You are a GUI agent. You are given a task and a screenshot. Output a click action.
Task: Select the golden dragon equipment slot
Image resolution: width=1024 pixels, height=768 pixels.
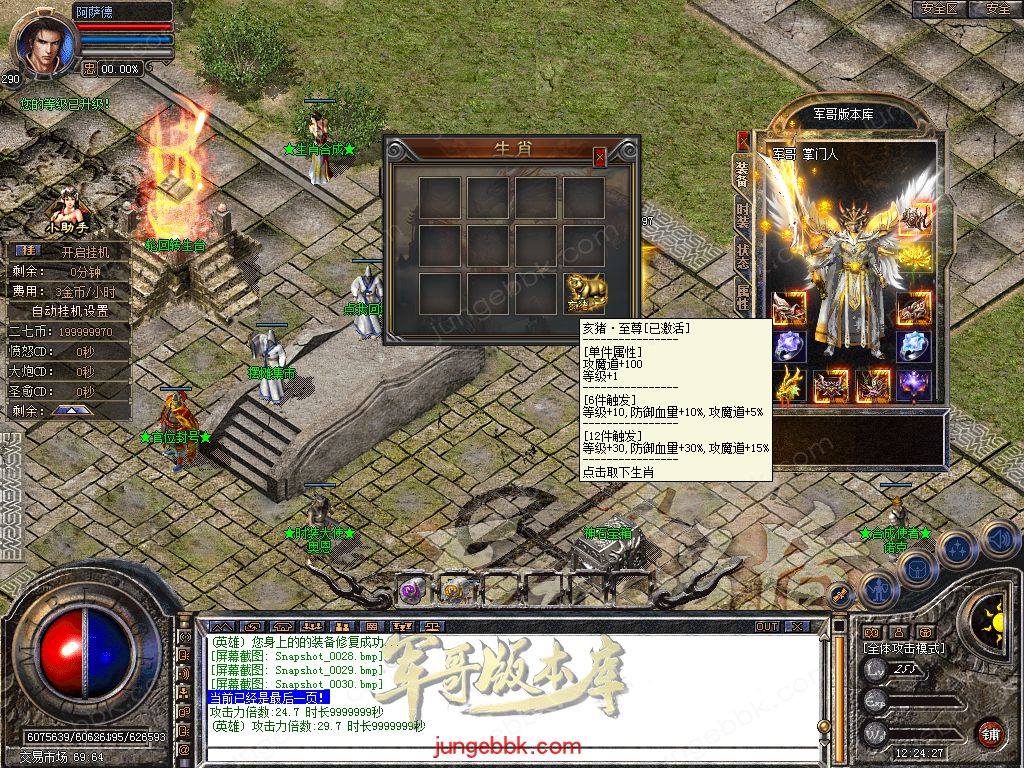[x=788, y=383]
